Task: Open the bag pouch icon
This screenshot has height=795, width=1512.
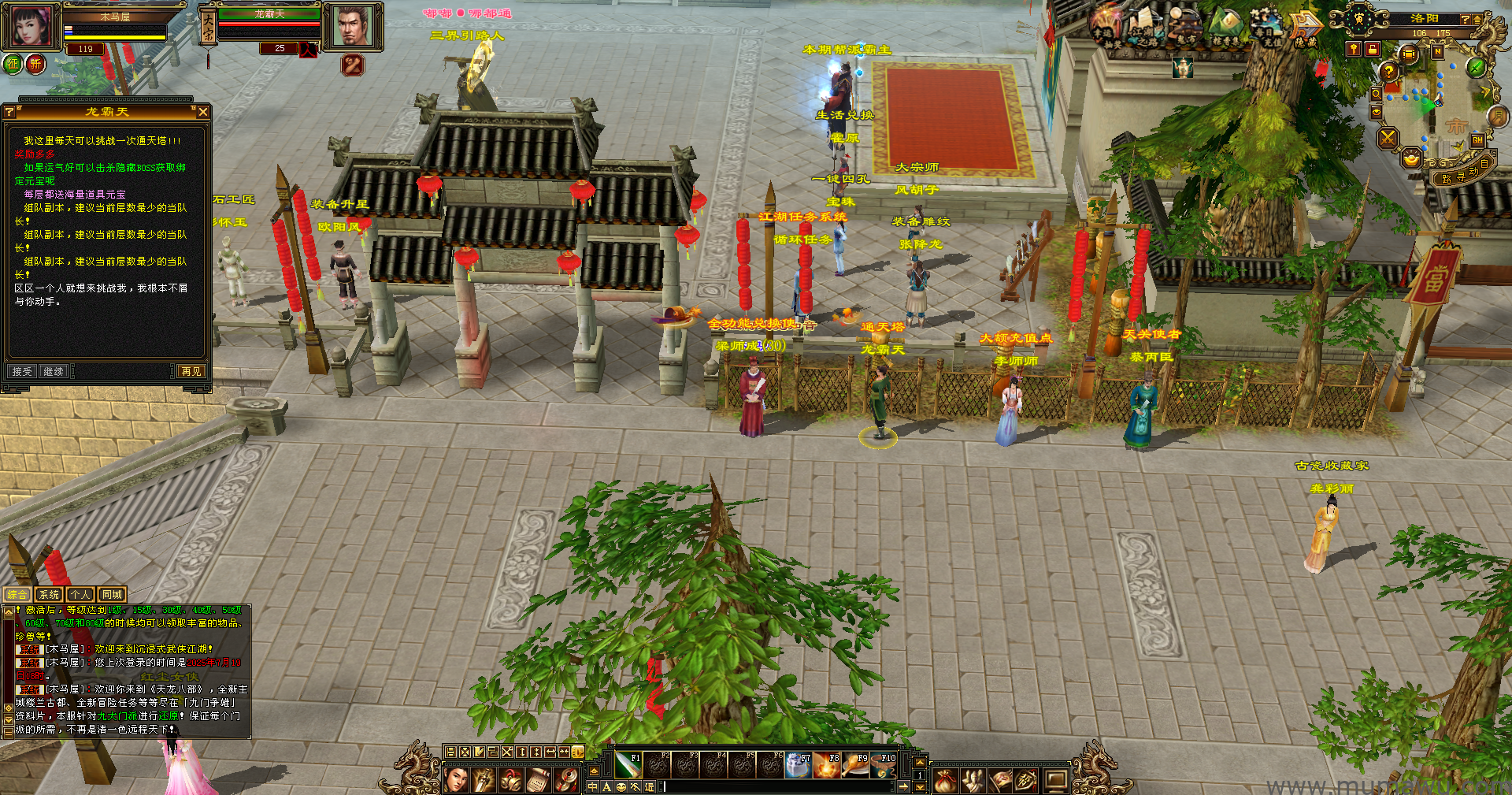Action: pos(945,781)
